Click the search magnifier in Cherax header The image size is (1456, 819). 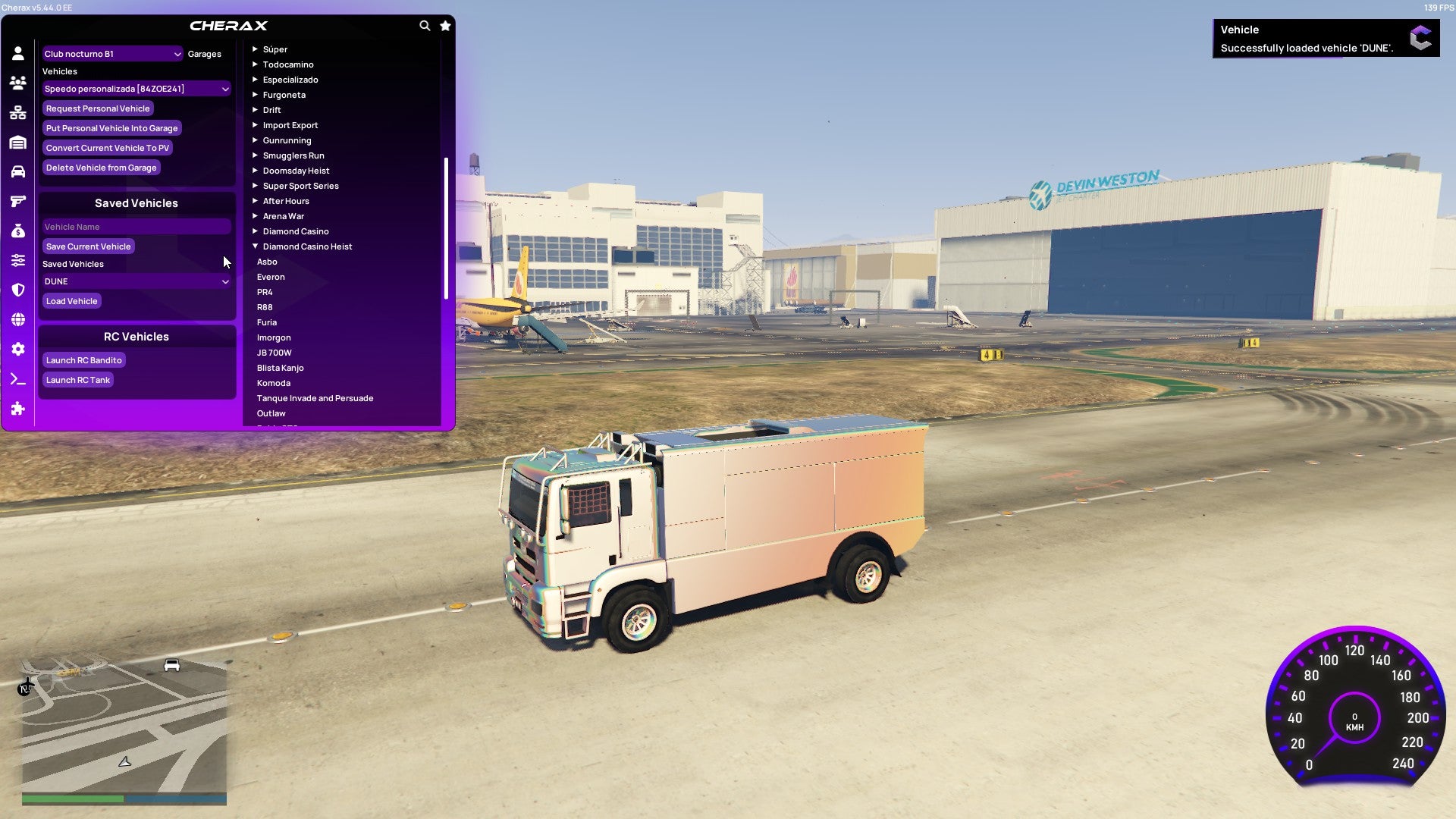tap(425, 25)
